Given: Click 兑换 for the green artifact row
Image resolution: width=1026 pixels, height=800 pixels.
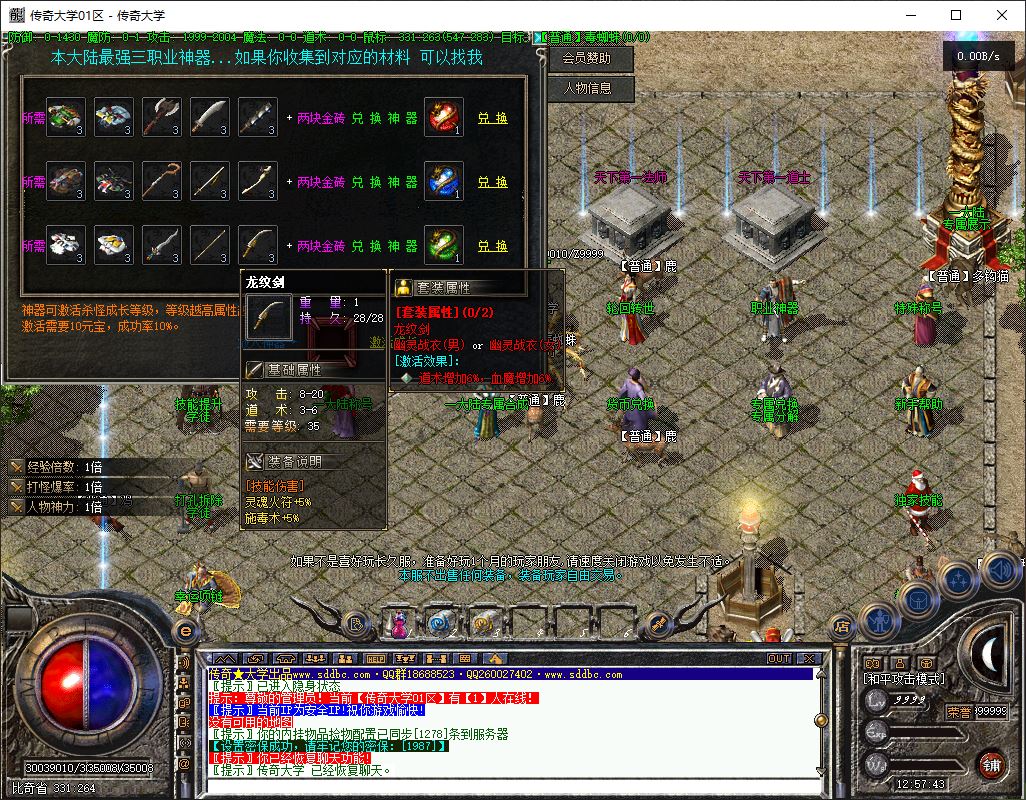Looking at the screenshot, I should click(492, 246).
